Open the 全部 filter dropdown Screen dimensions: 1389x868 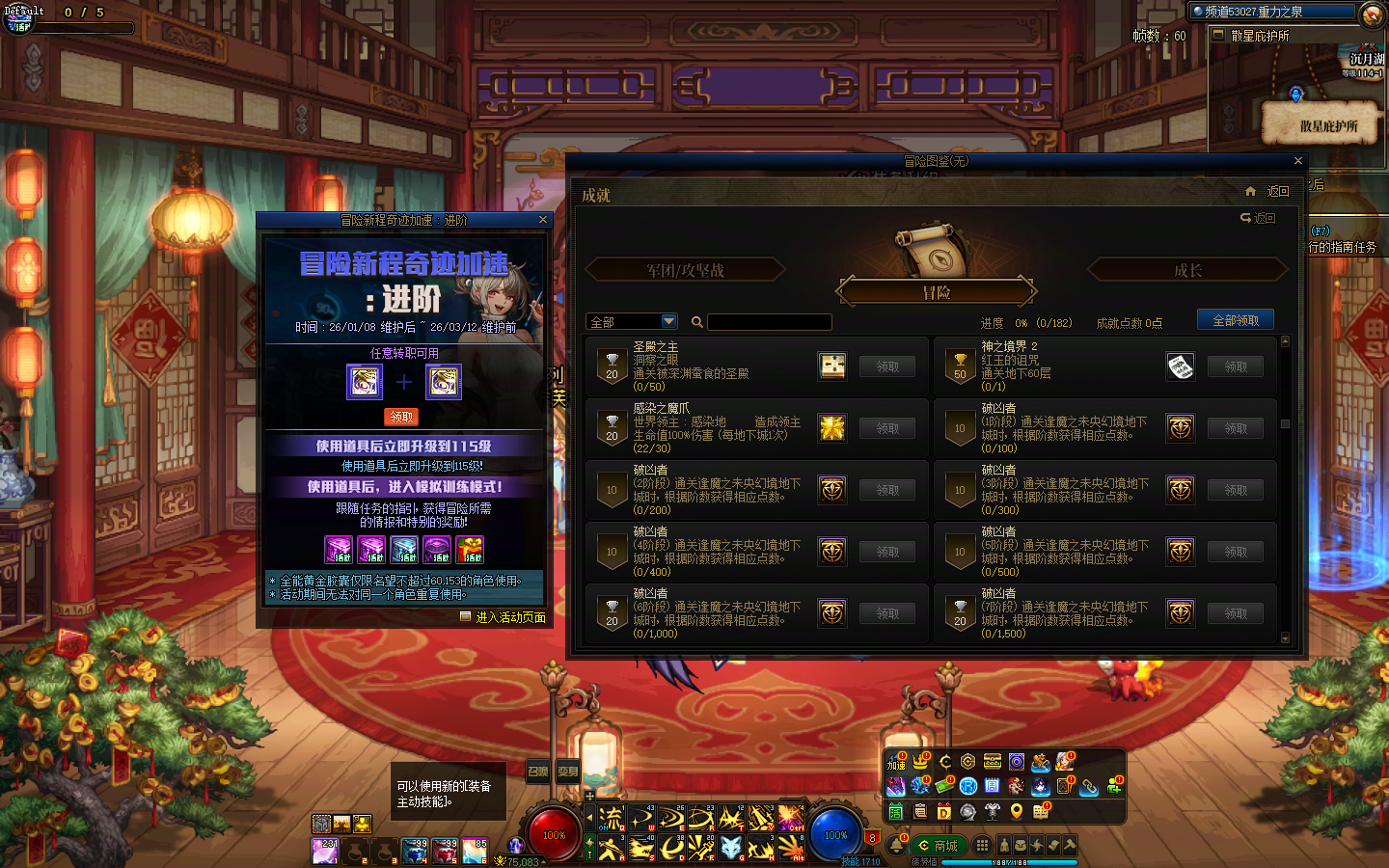[632, 321]
